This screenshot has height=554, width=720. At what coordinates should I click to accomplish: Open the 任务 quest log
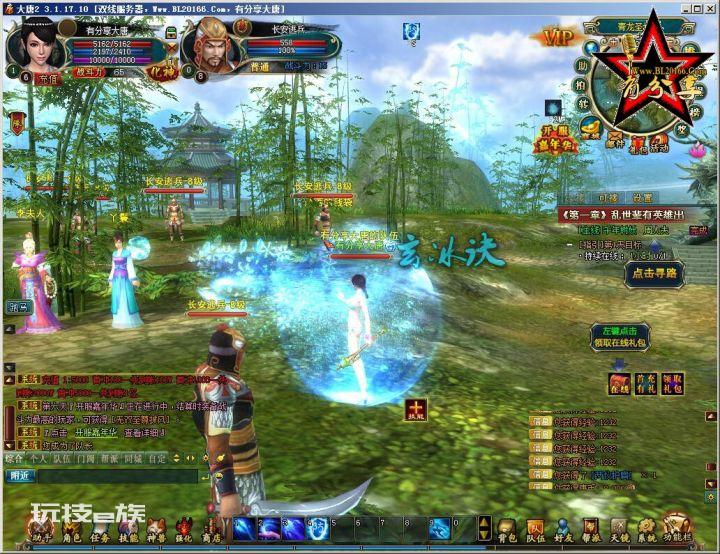click(100, 530)
